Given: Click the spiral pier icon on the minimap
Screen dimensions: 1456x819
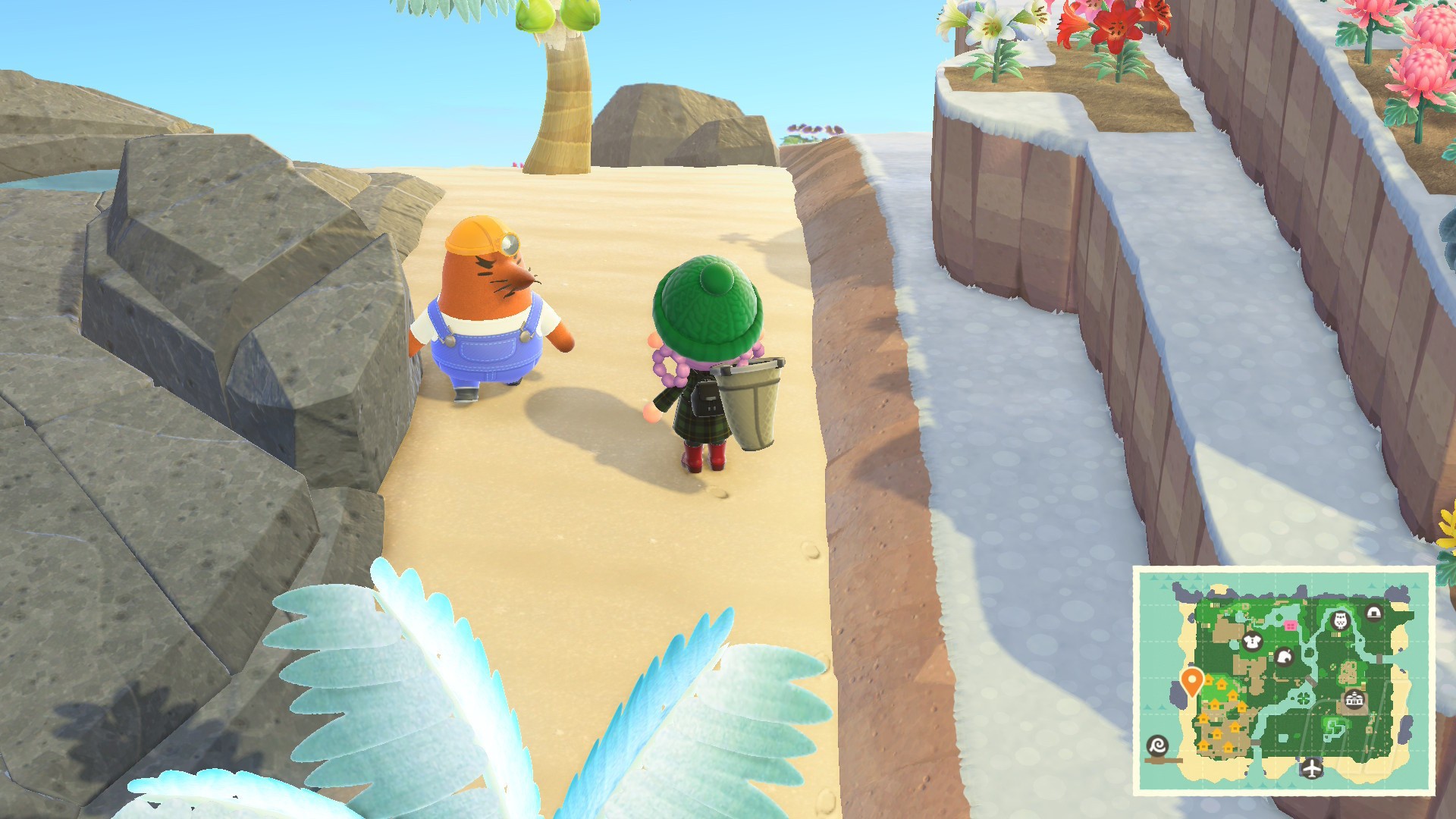Looking at the screenshot, I should click(x=1158, y=746).
